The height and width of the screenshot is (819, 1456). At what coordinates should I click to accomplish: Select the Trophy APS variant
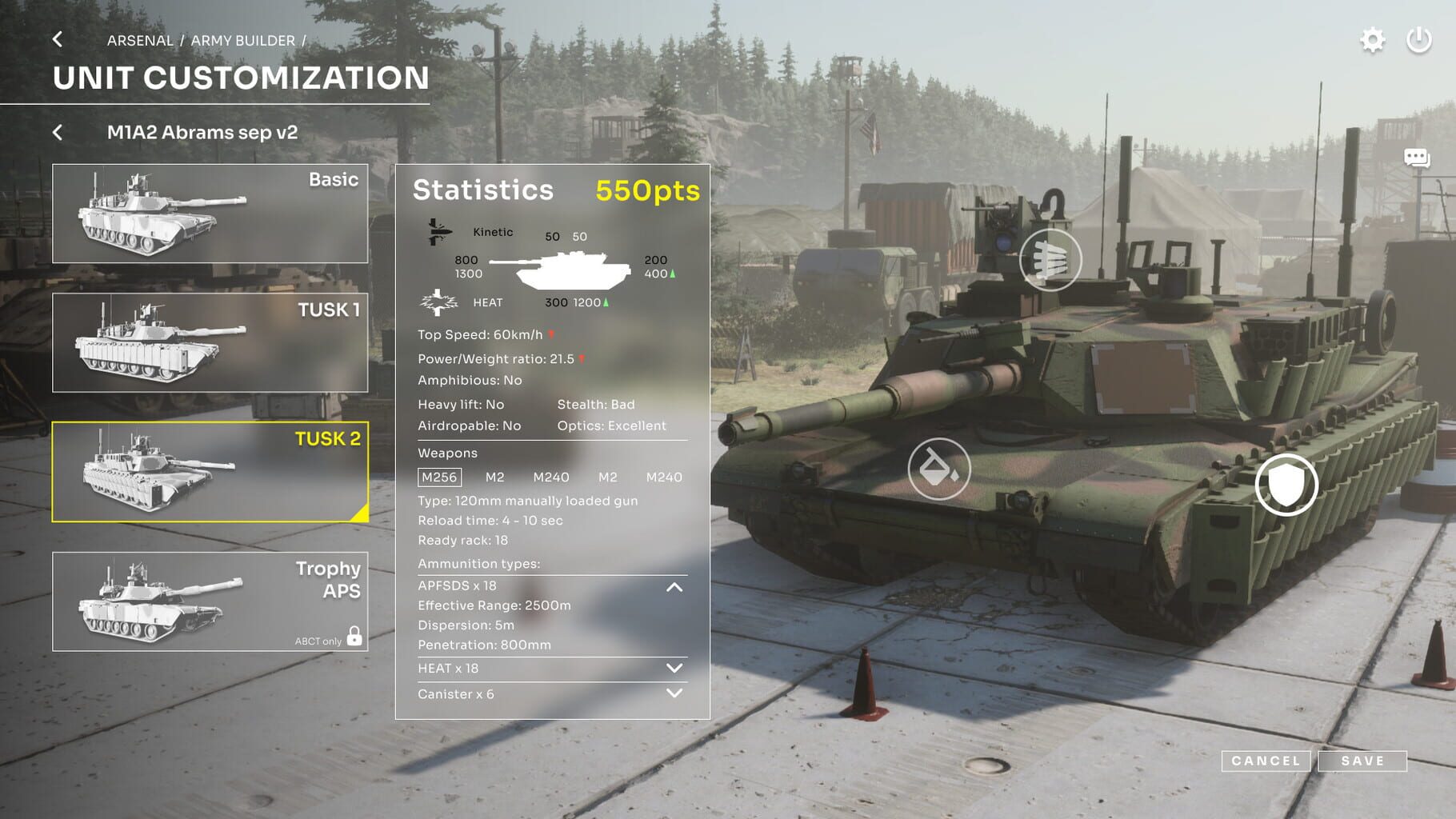(x=210, y=602)
